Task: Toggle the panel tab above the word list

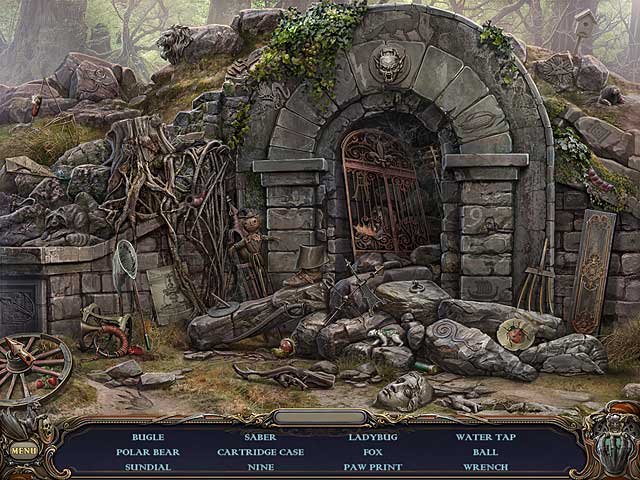Action: pyautogui.click(x=320, y=417)
